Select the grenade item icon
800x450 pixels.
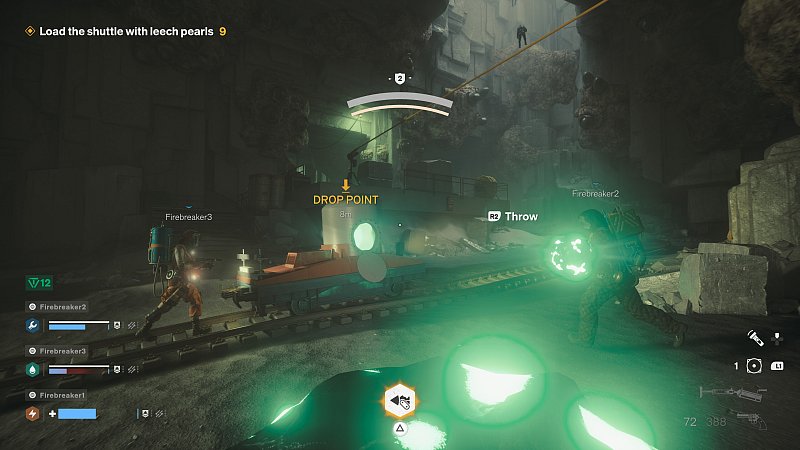[755, 366]
